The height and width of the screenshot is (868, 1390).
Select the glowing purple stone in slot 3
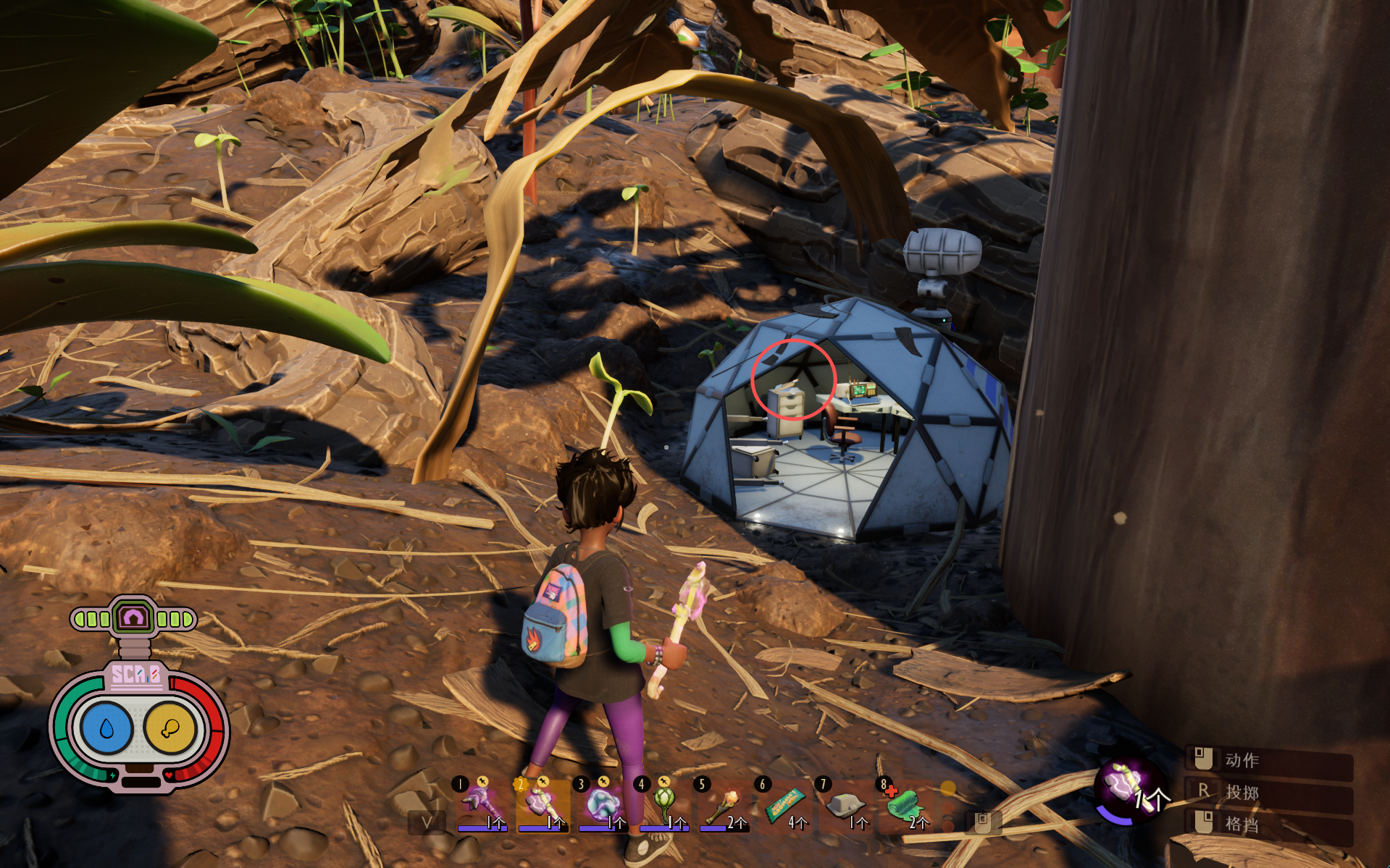pos(603,804)
